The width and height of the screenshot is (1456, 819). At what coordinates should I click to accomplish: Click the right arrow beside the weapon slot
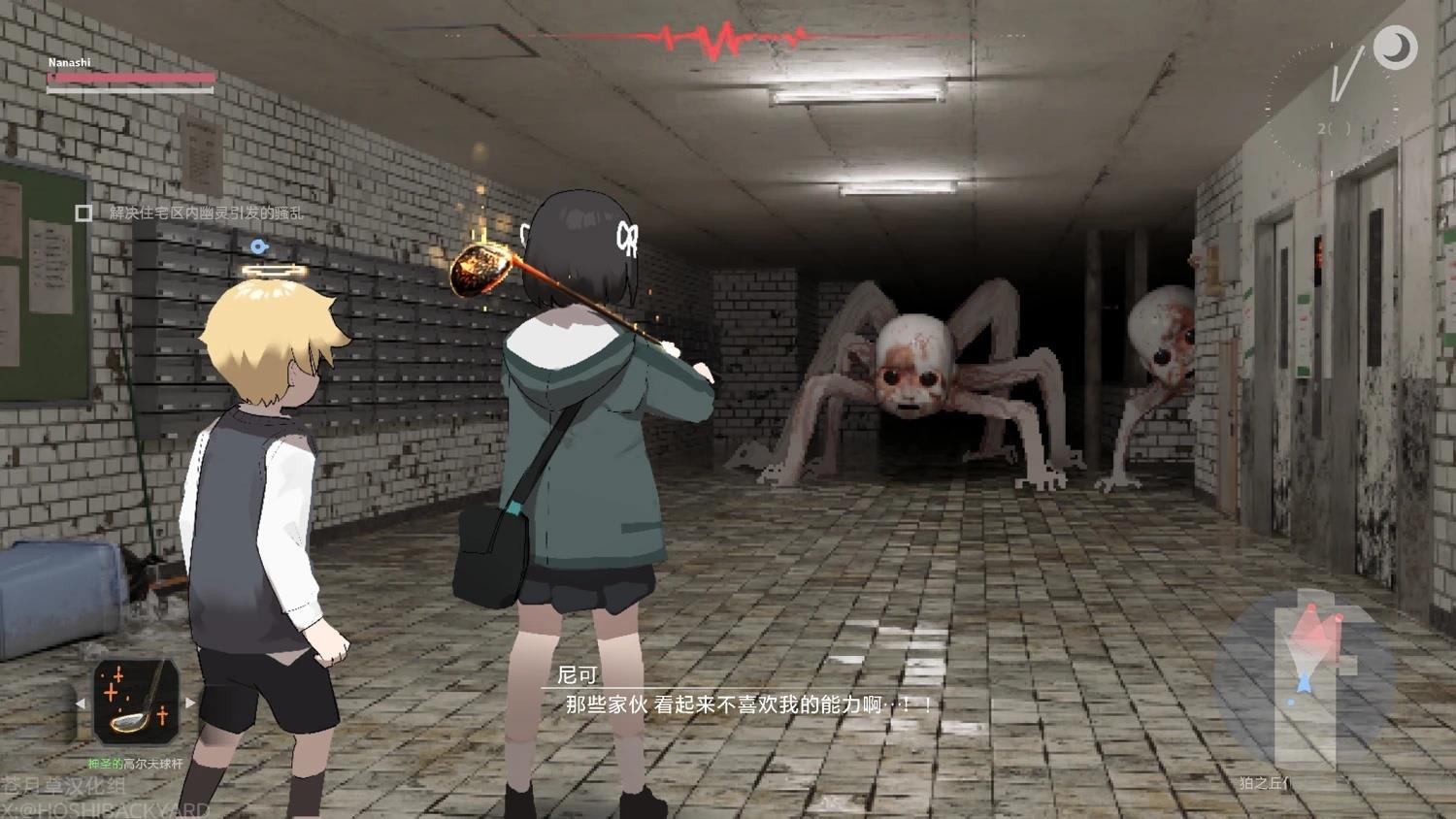[x=190, y=703]
